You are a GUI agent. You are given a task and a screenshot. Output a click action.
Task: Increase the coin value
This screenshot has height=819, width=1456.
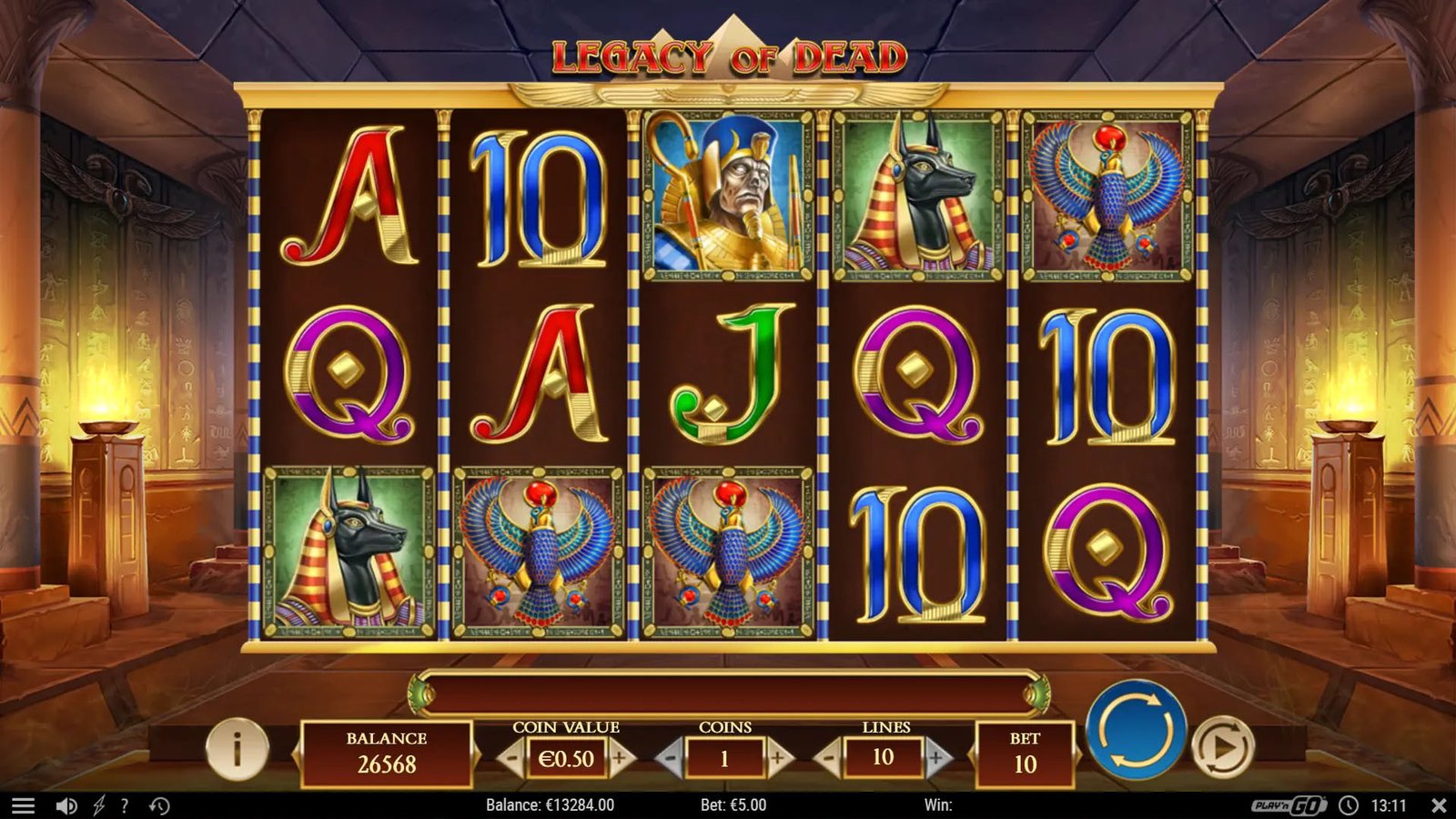(x=617, y=760)
